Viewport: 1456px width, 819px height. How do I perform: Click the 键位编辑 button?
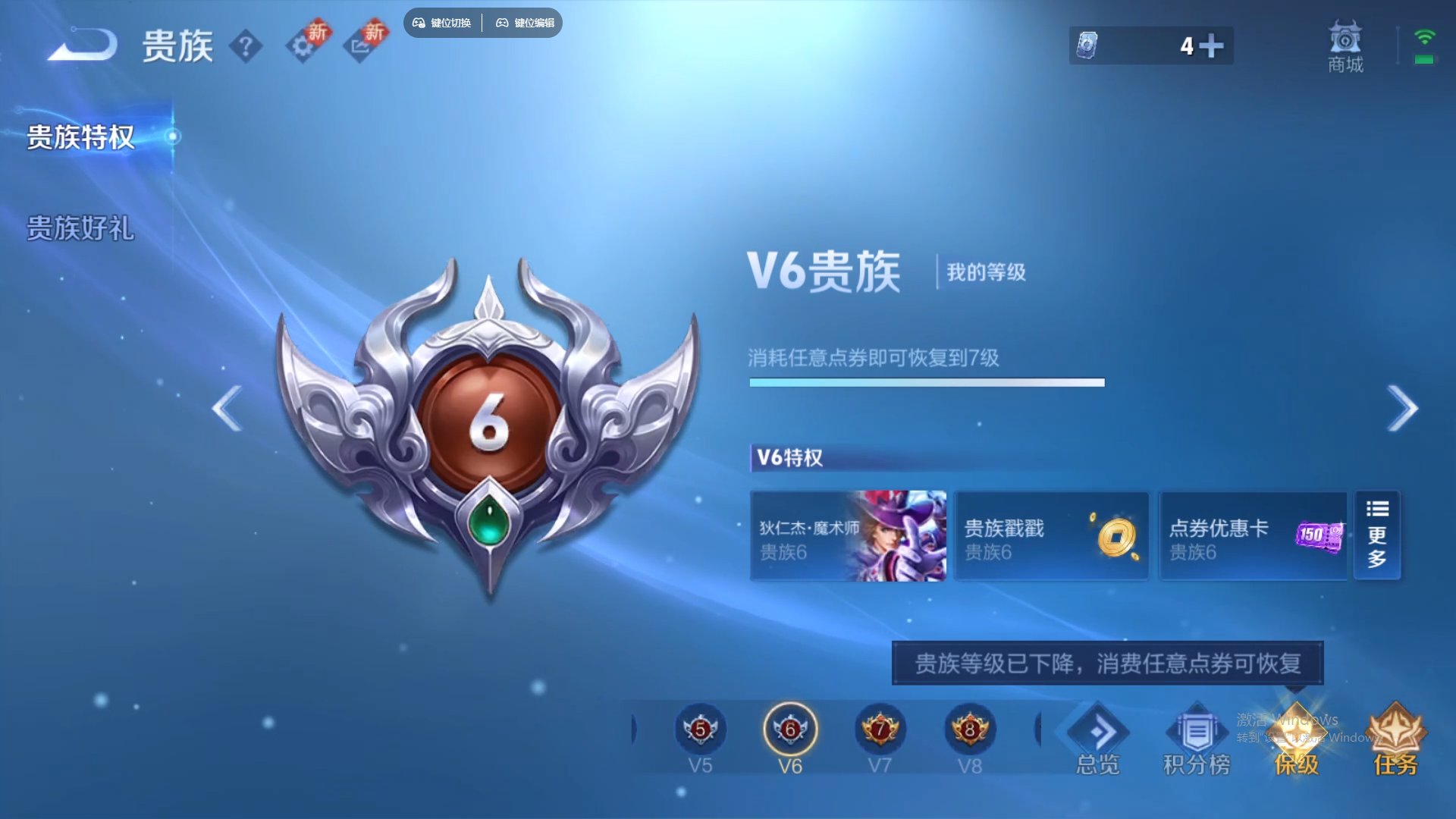coord(526,23)
